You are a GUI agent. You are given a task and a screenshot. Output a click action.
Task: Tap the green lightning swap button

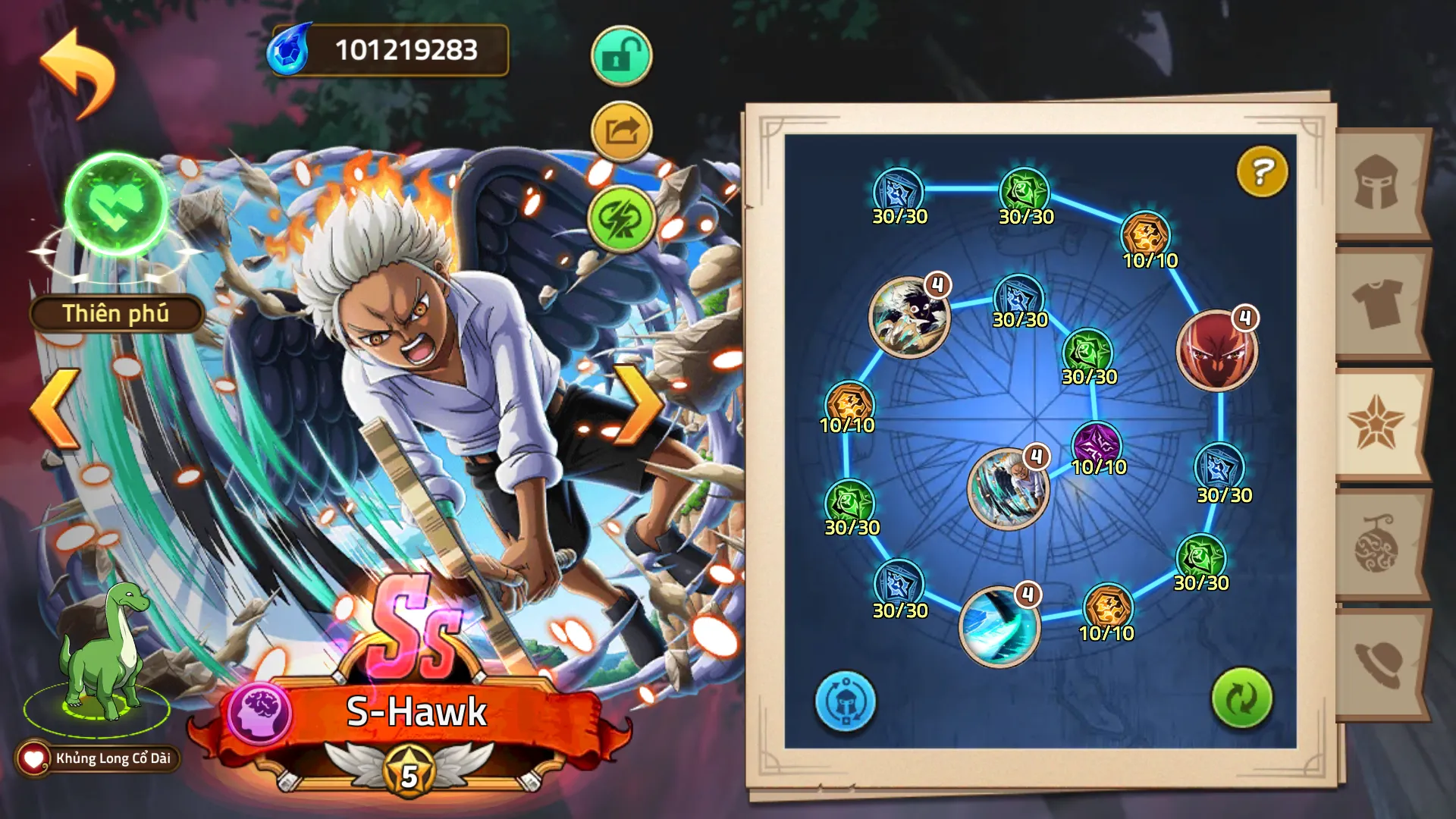coord(621,219)
